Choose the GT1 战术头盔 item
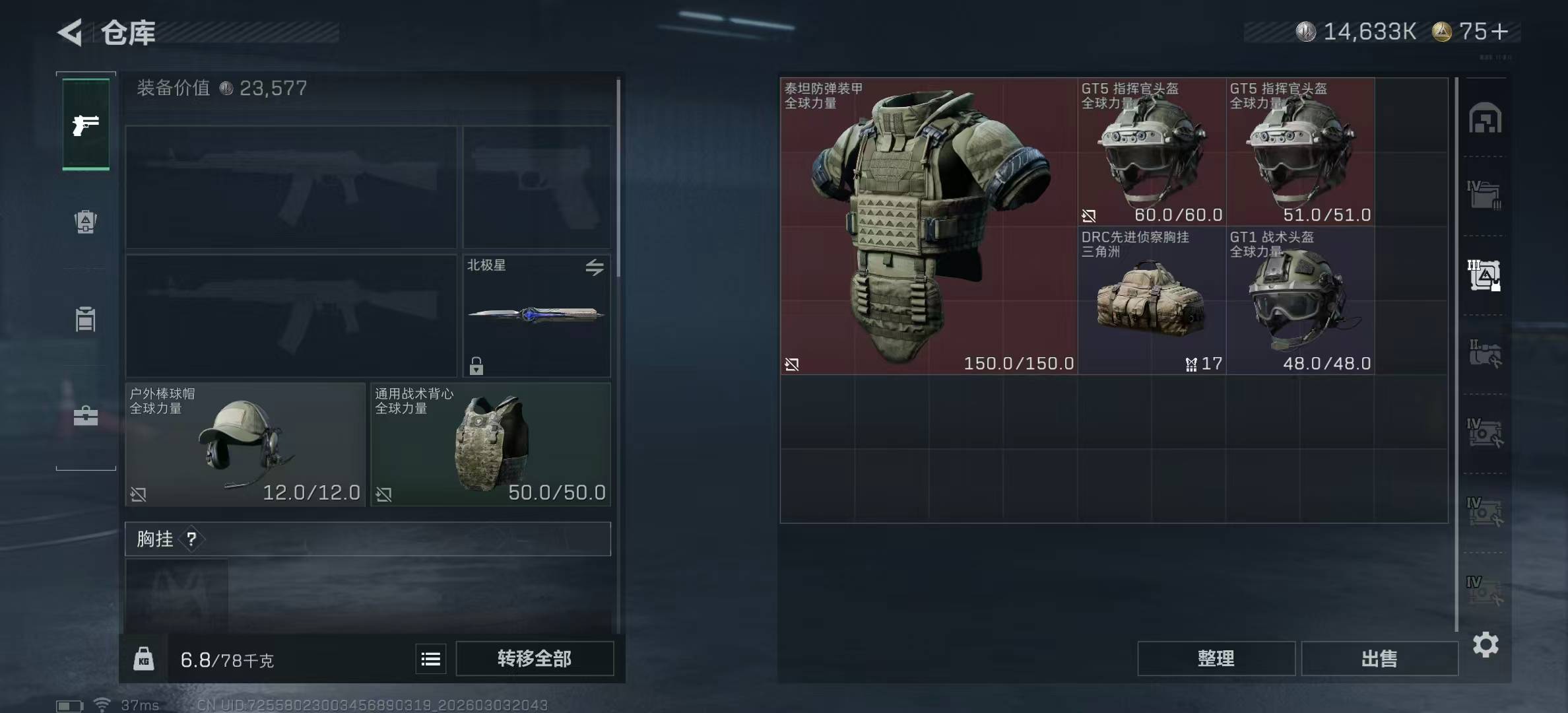 pyautogui.click(x=1300, y=301)
